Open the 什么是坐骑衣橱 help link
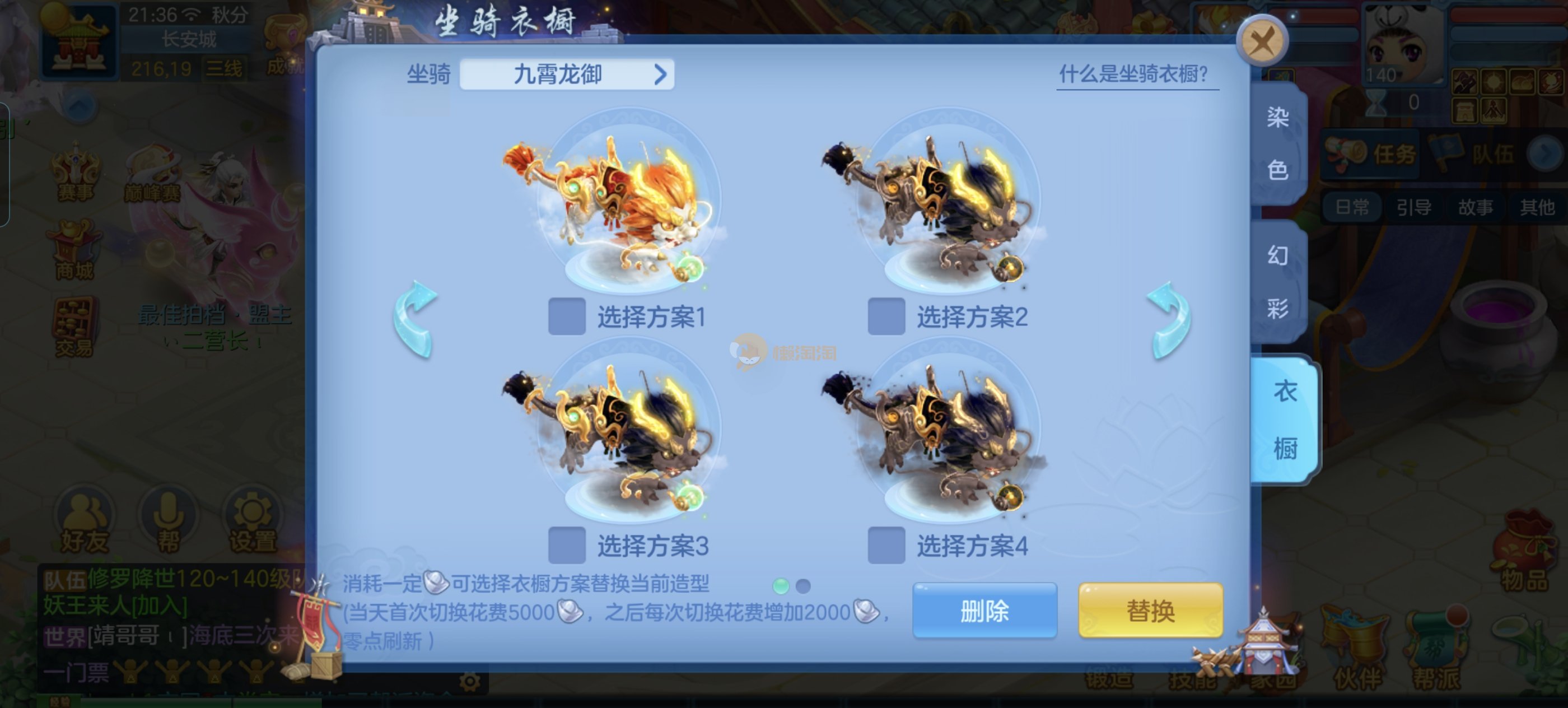This screenshot has width=1568, height=708. 1133,74
